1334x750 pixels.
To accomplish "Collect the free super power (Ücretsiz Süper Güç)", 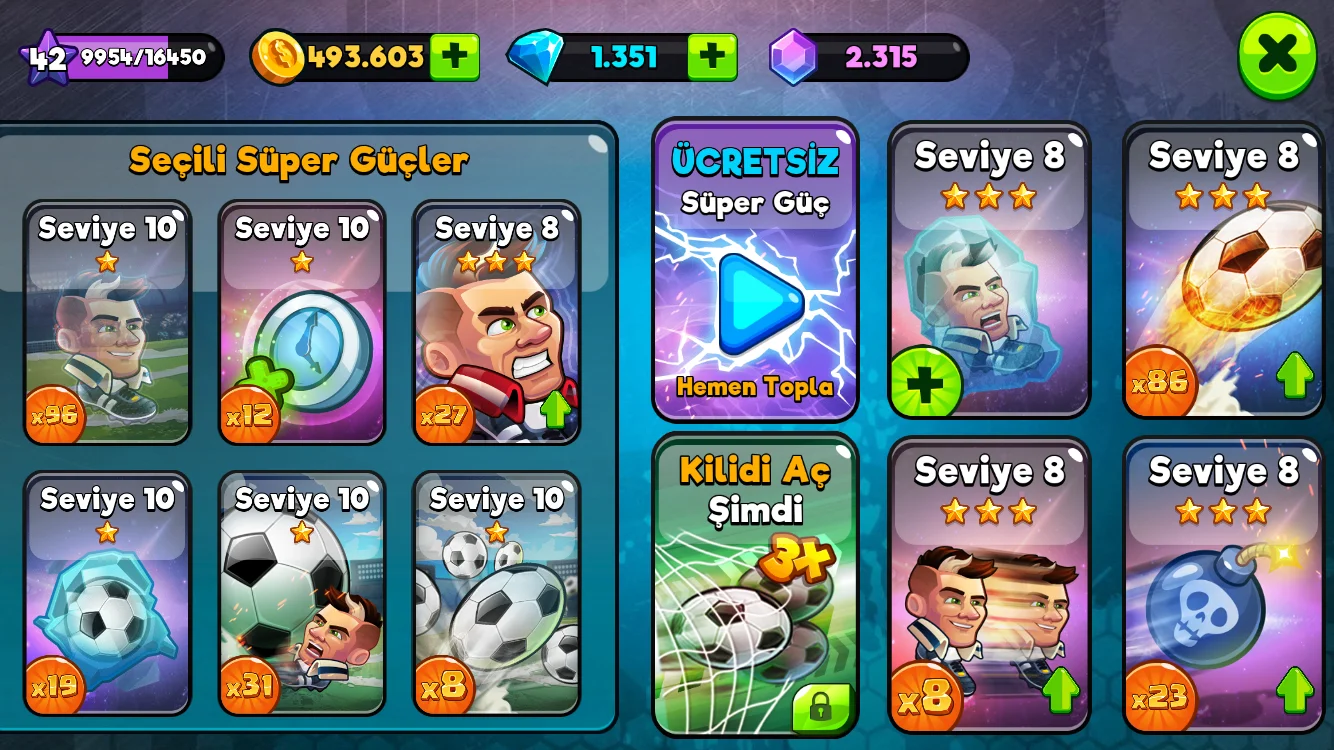I will click(755, 270).
